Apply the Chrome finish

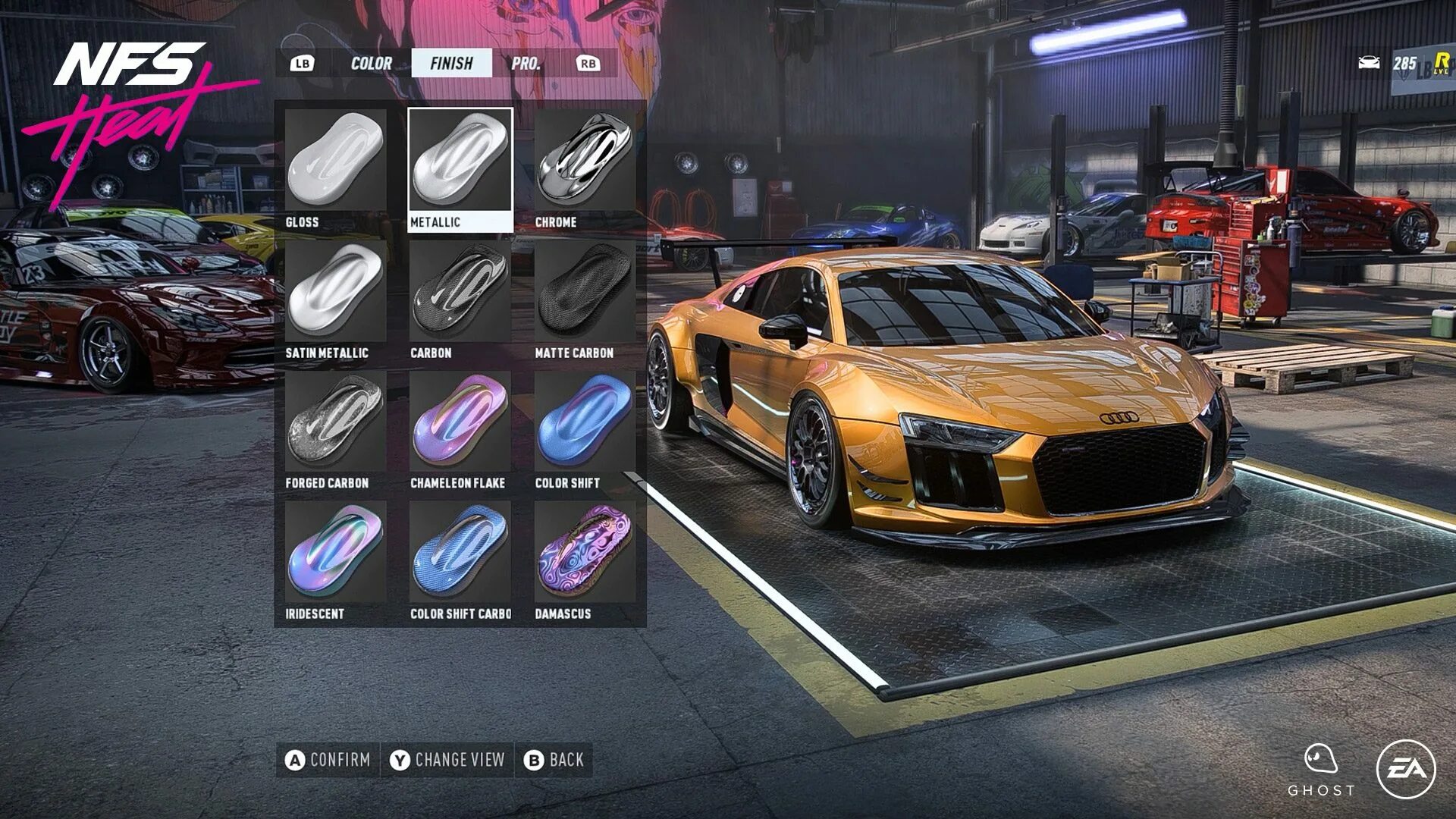coord(585,168)
